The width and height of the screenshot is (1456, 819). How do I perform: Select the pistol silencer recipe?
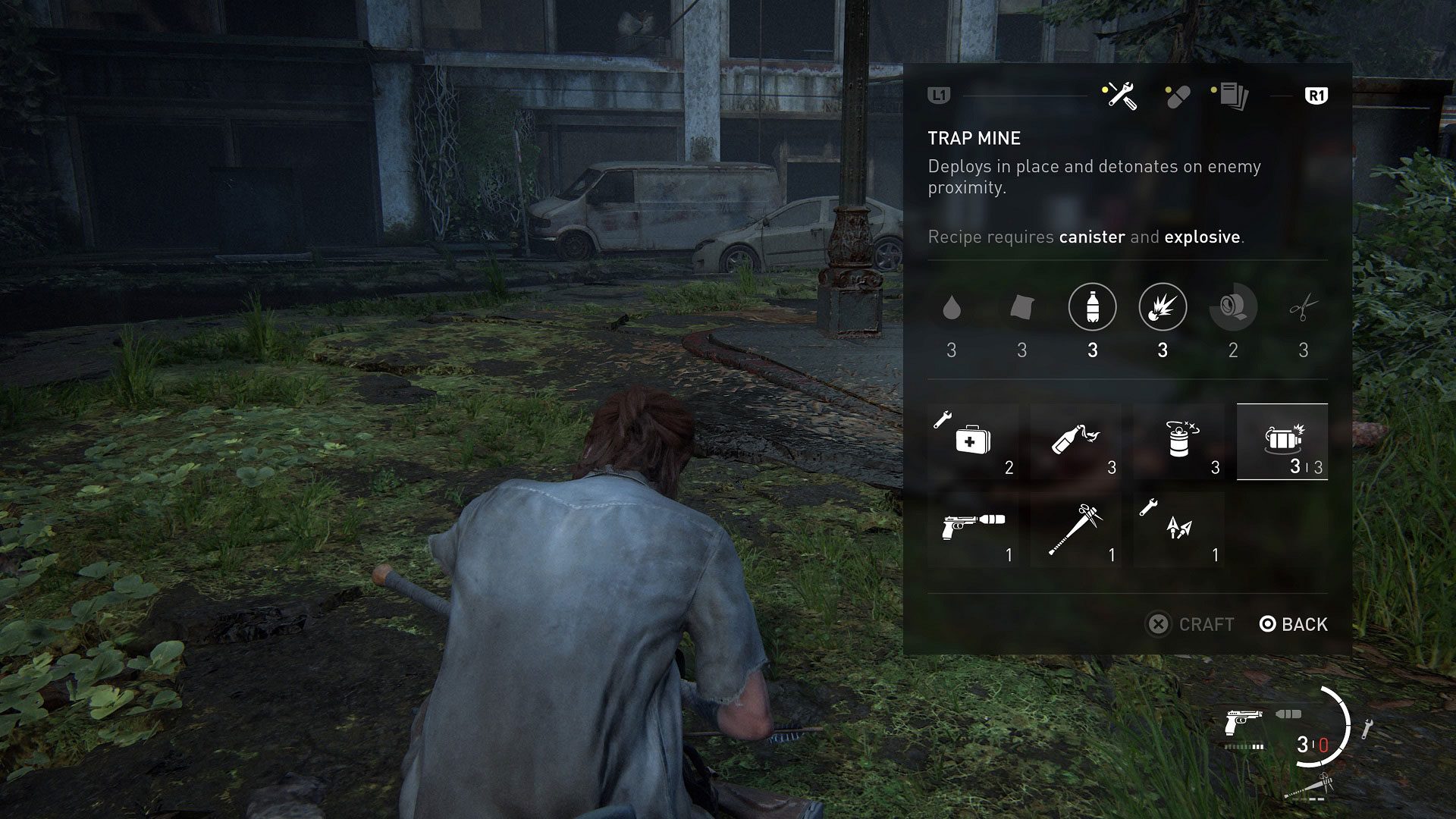pos(973,529)
